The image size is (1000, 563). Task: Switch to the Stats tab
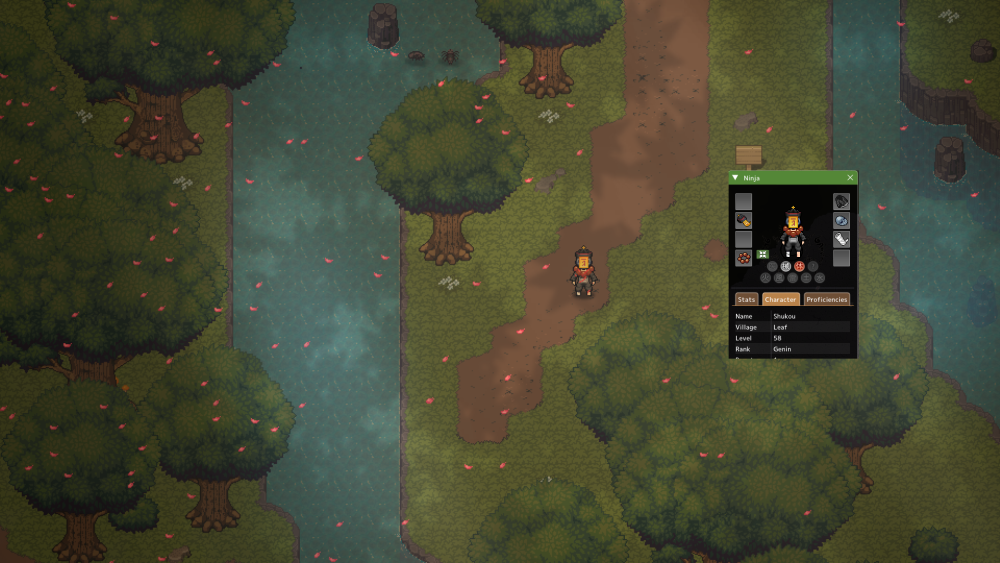pyautogui.click(x=746, y=299)
